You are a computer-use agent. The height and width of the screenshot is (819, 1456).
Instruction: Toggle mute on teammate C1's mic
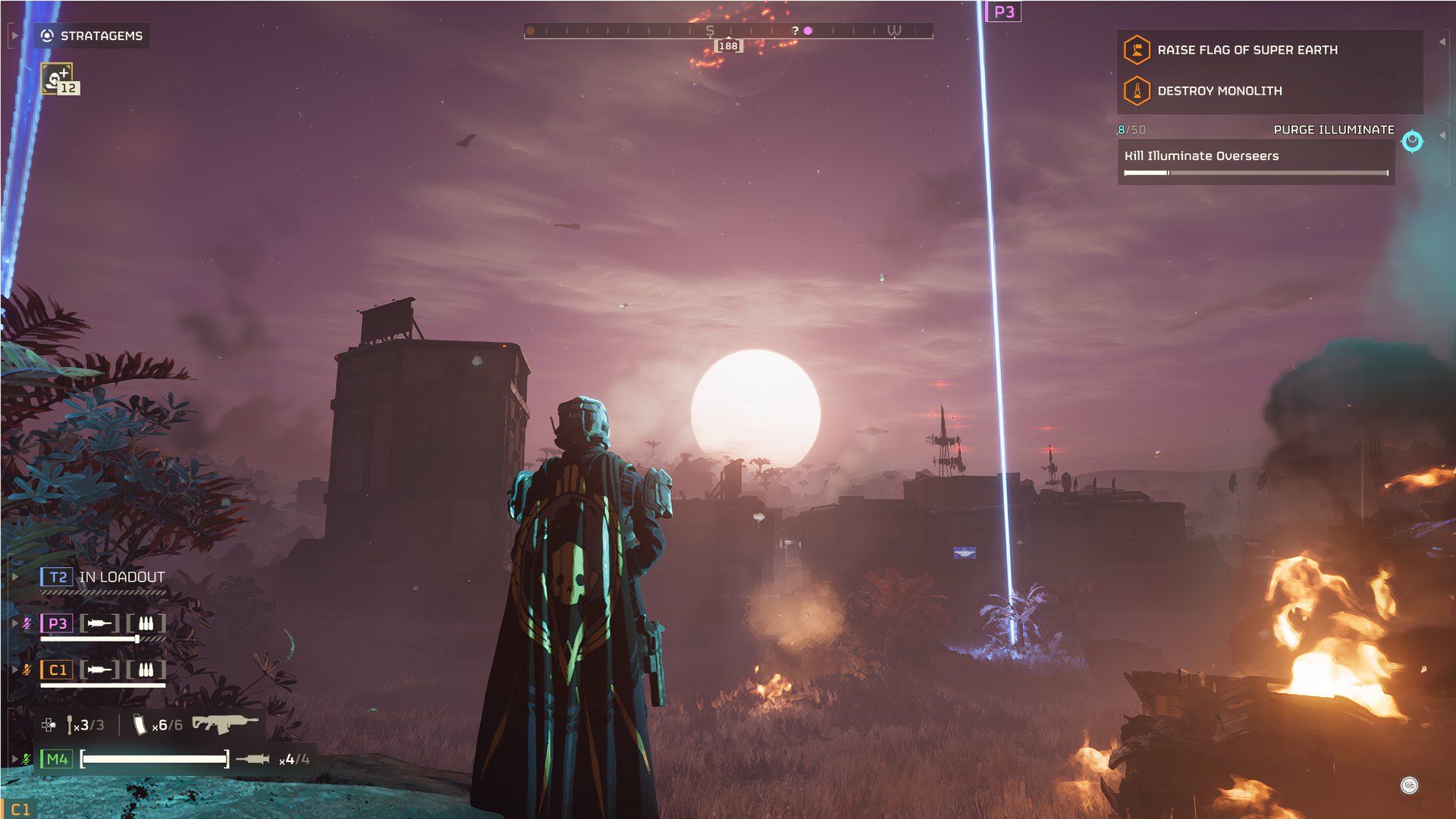click(x=26, y=670)
